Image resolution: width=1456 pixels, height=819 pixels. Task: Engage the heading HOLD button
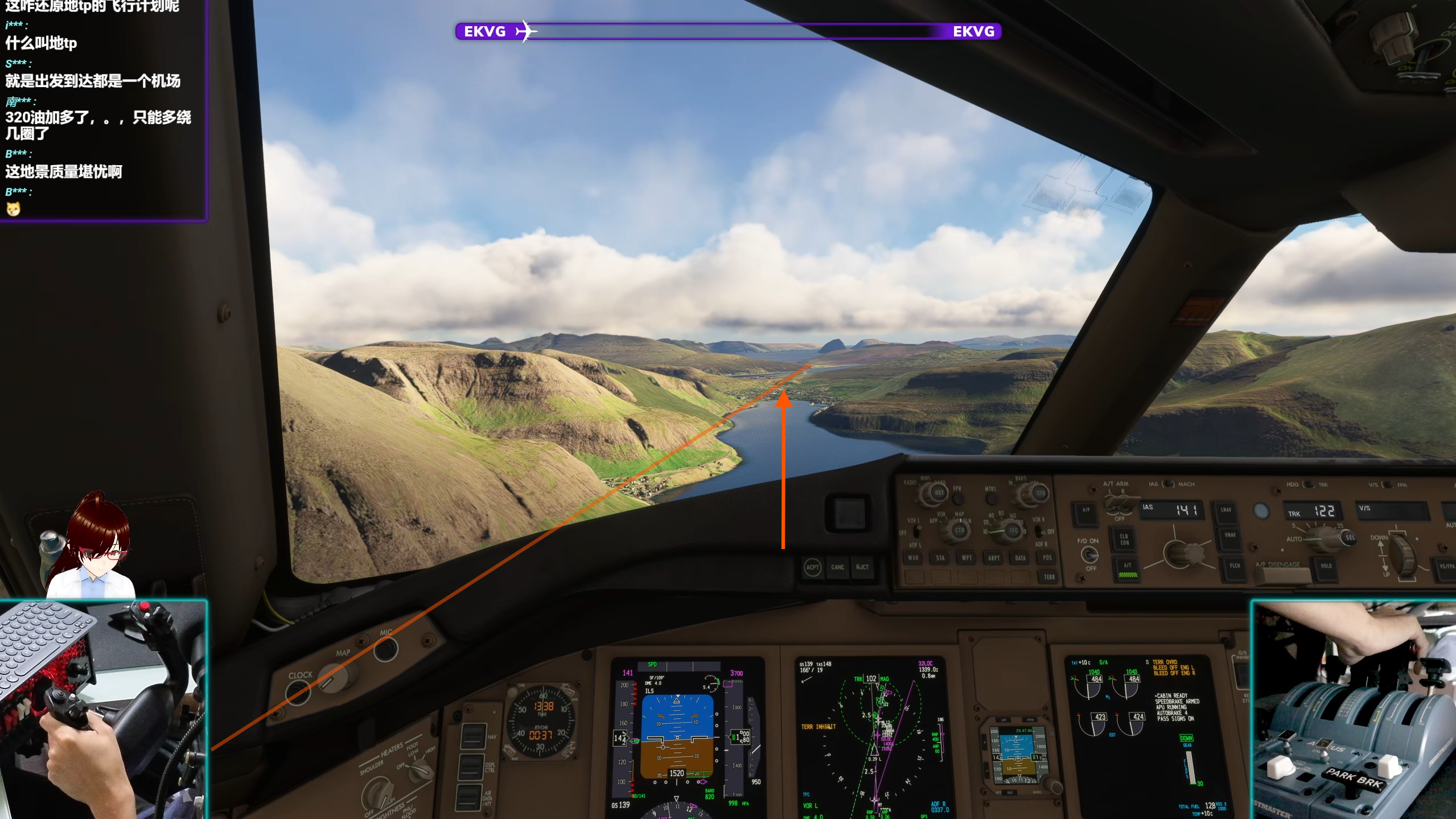click(1326, 567)
